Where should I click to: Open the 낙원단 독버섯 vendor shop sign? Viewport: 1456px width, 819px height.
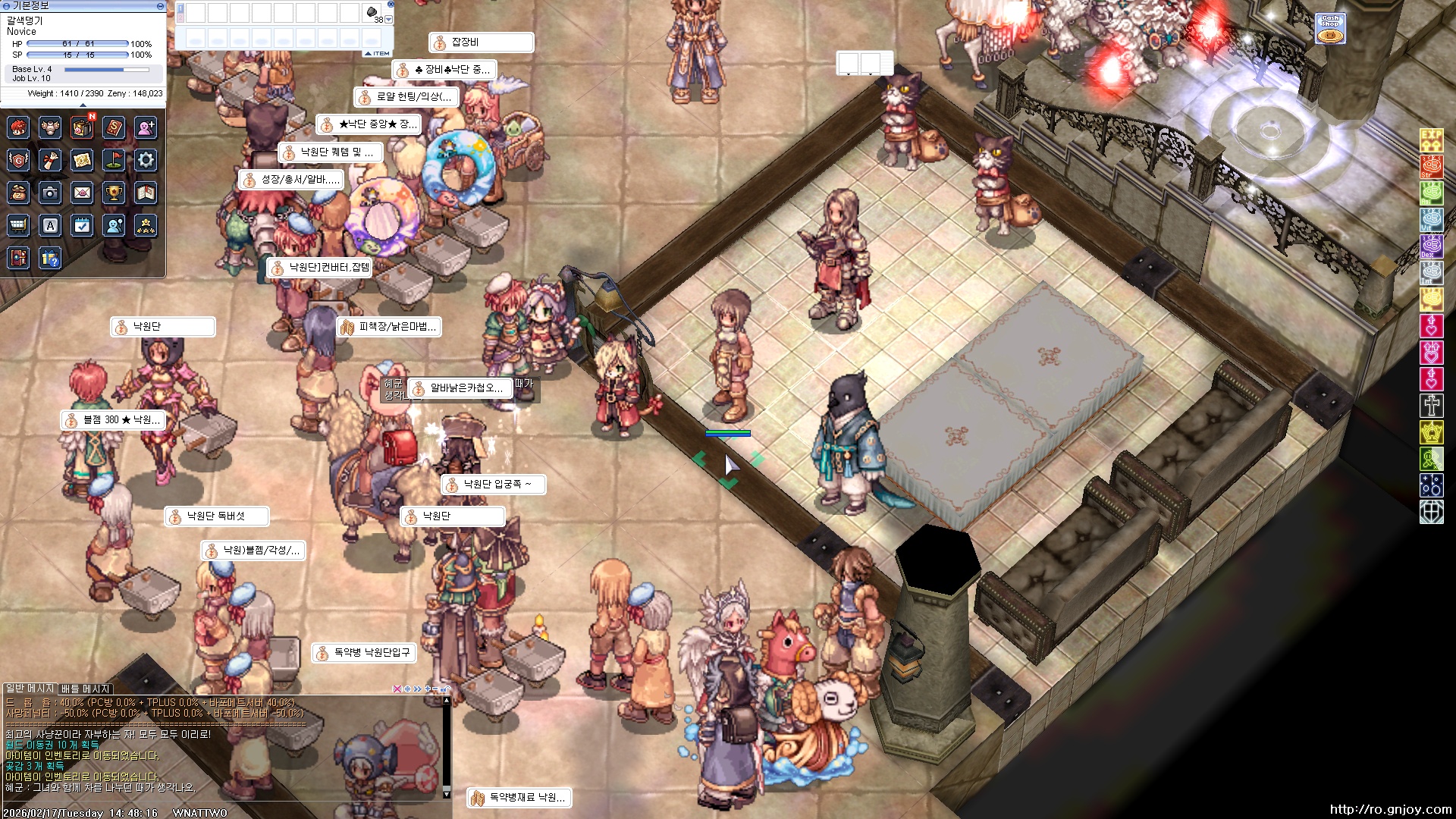coord(216,516)
